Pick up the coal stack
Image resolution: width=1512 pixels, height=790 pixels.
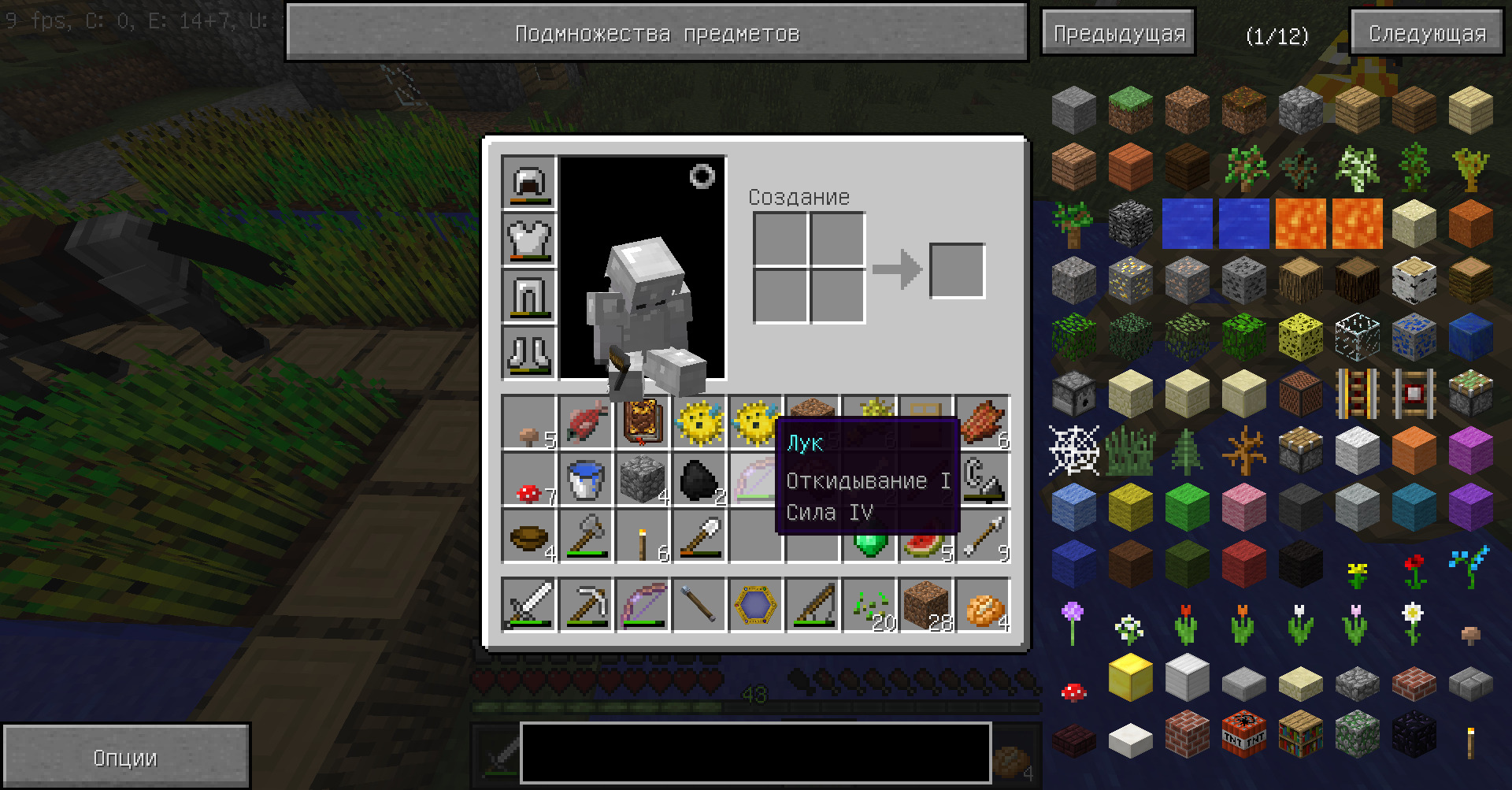pos(699,479)
